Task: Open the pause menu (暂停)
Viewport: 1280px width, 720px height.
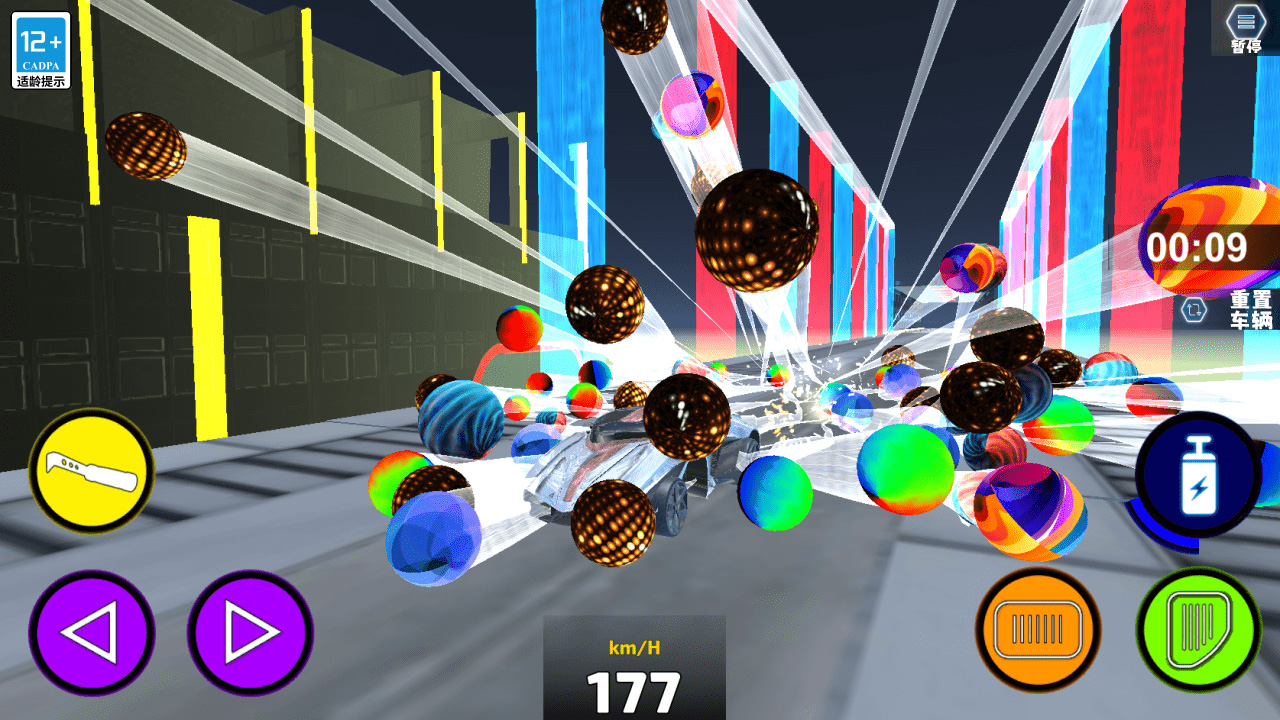Action: [x=1245, y=27]
